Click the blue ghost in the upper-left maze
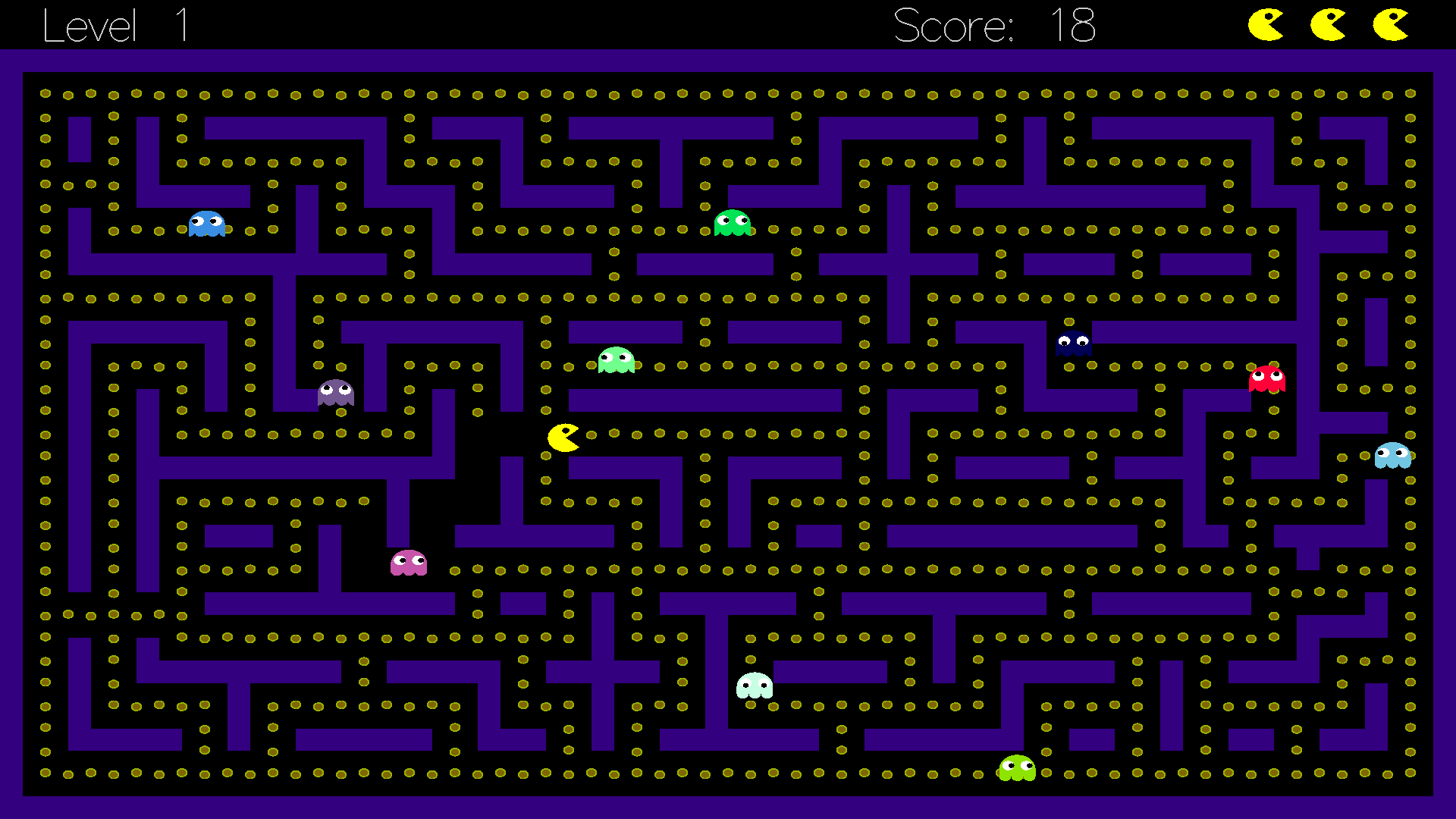 click(206, 222)
